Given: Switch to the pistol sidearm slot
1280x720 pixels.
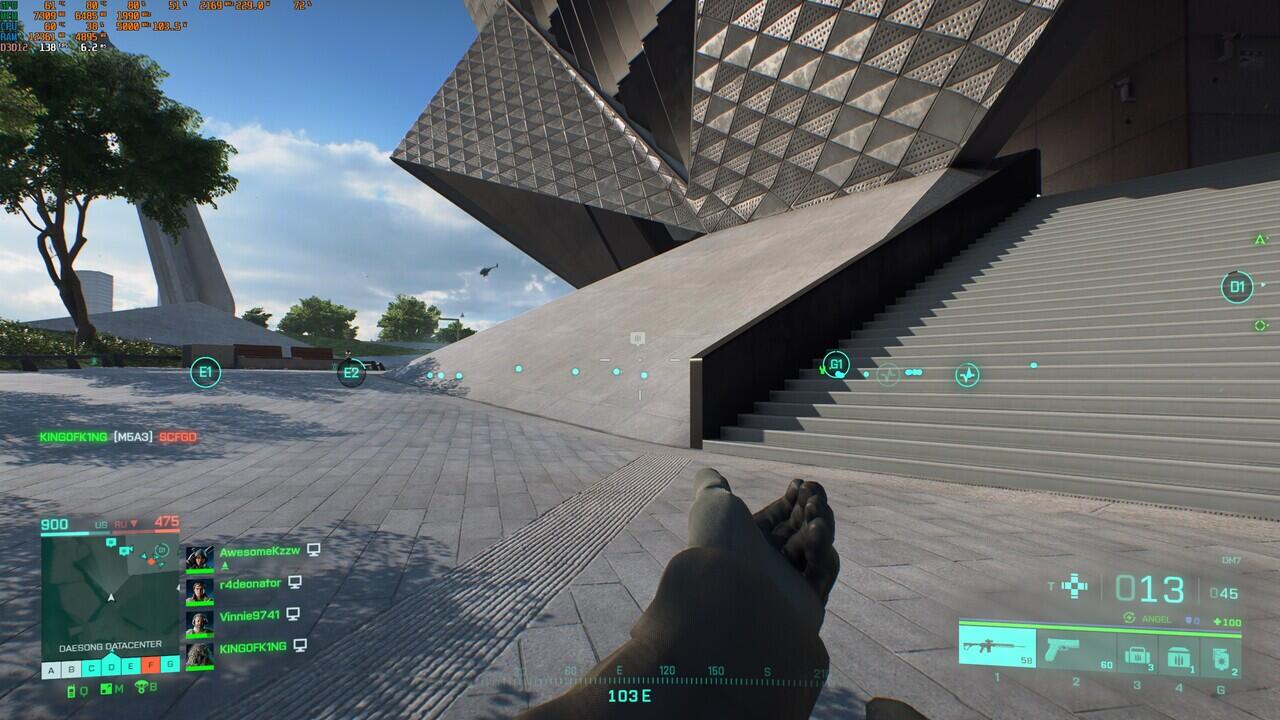Looking at the screenshot, I should tap(1076, 649).
